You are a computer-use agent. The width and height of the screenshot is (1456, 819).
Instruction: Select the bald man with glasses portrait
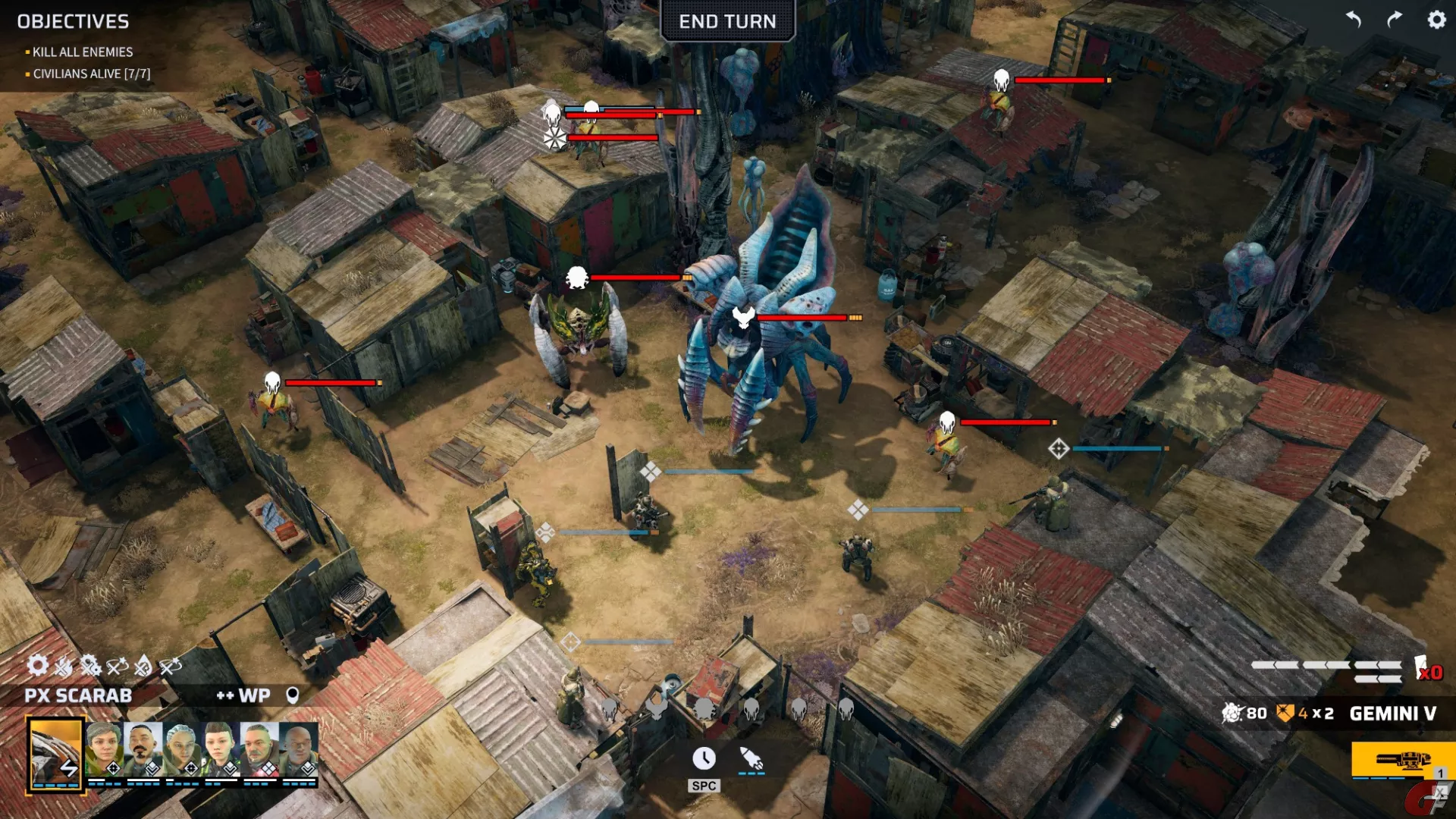tap(298, 748)
